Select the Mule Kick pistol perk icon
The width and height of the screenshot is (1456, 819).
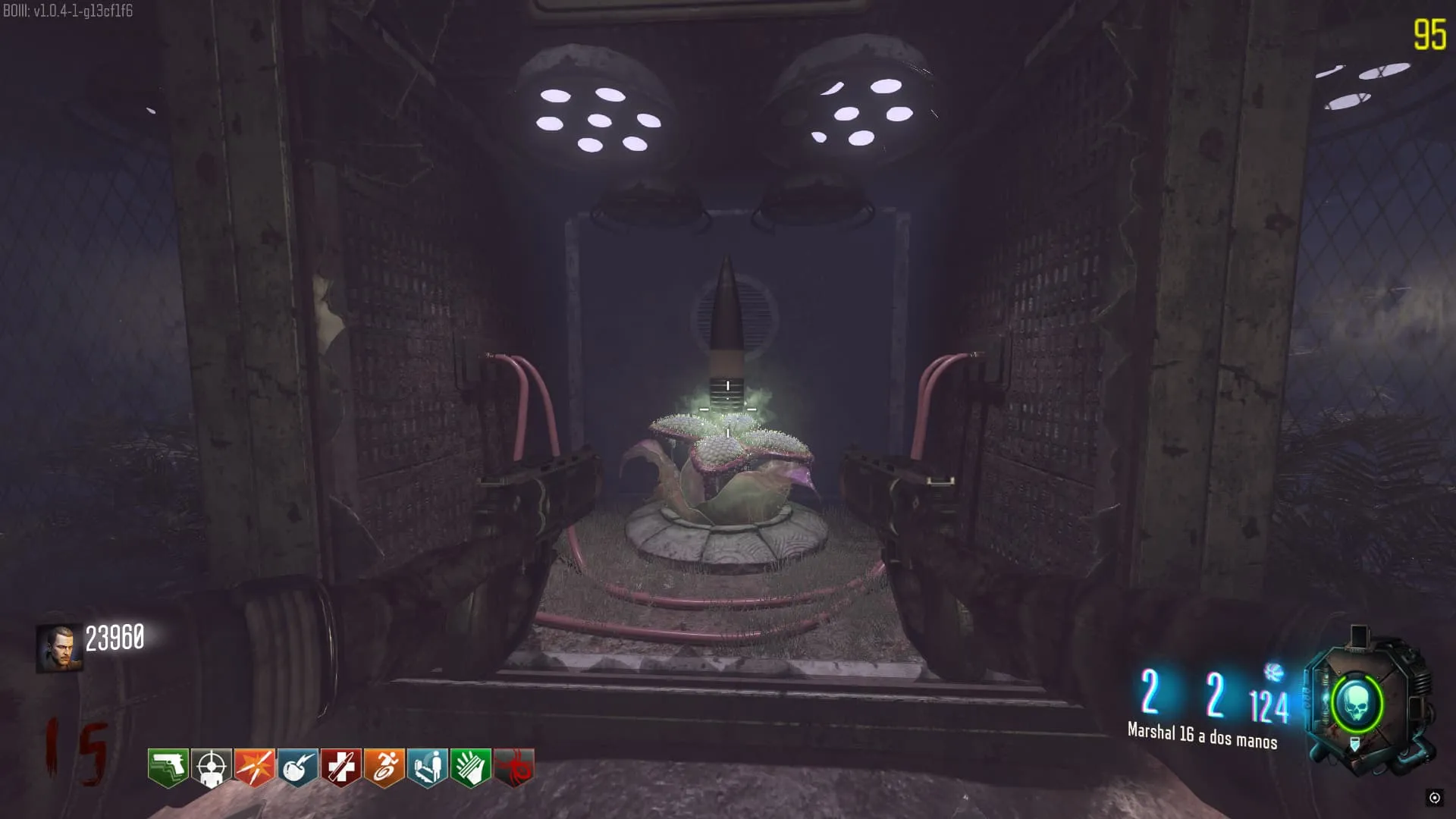[168, 767]
